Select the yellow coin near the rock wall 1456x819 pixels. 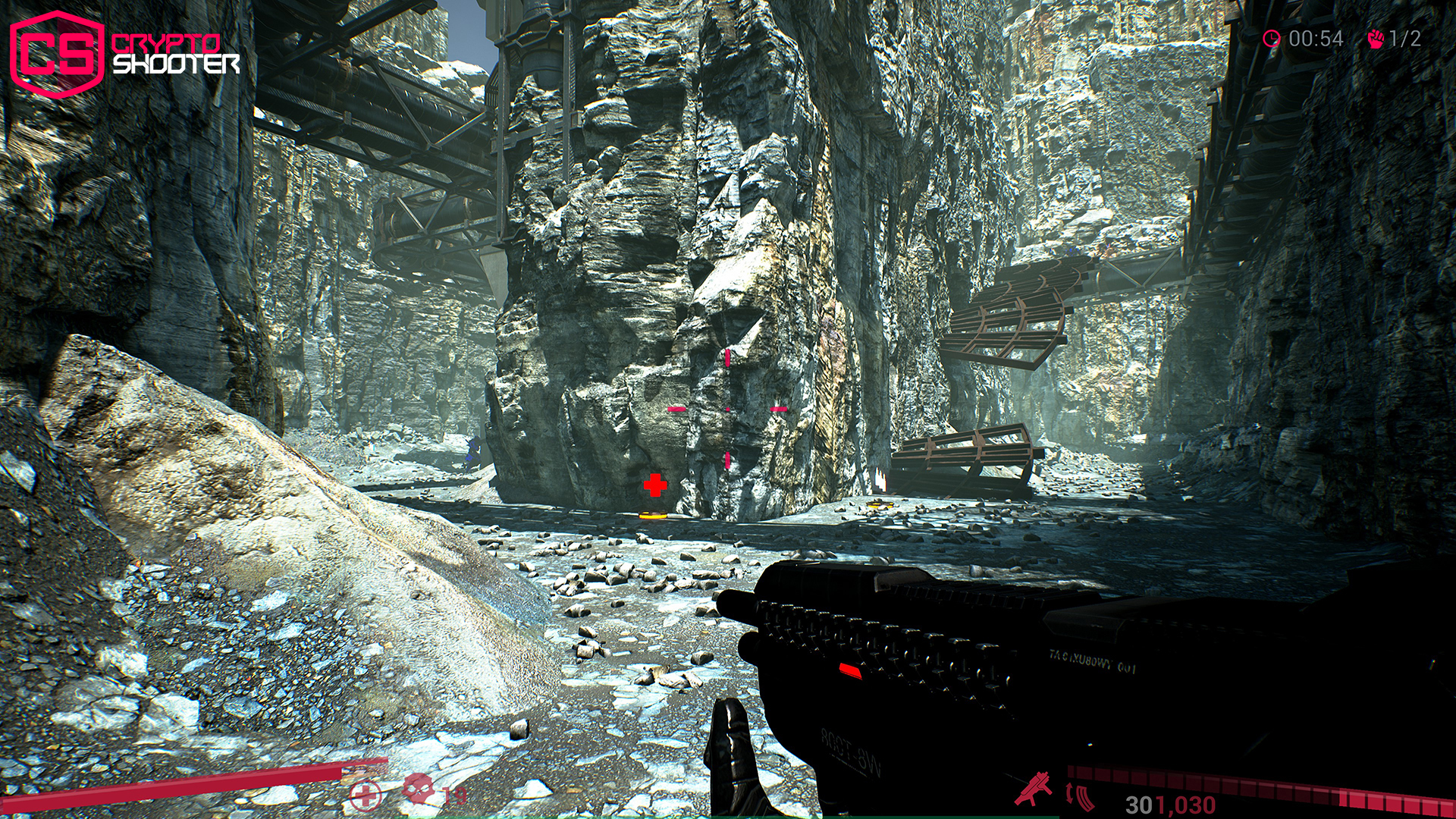click(654, 515)
